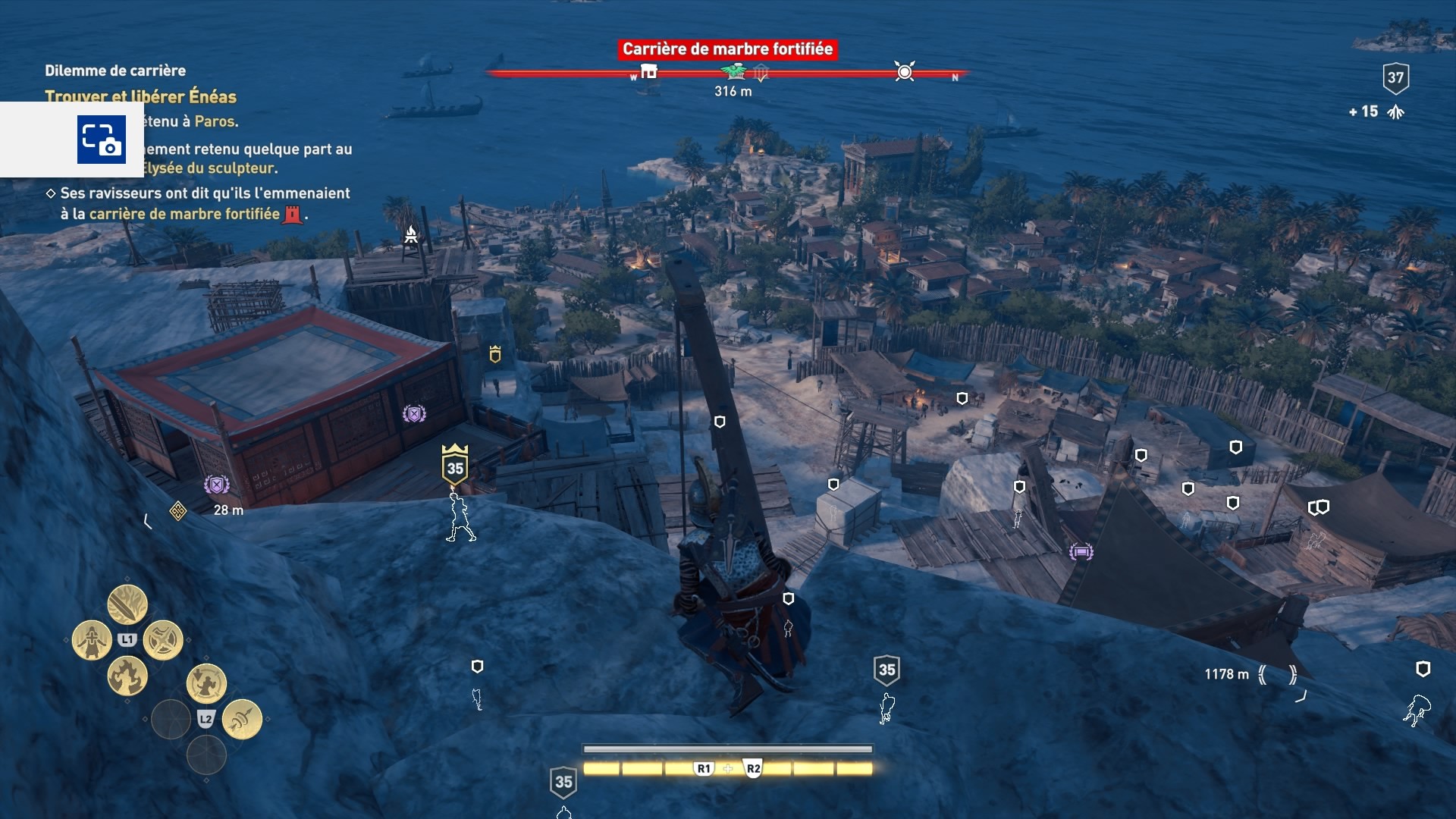Click the carrière de marbre fortifiée objective line

point(184,214)
